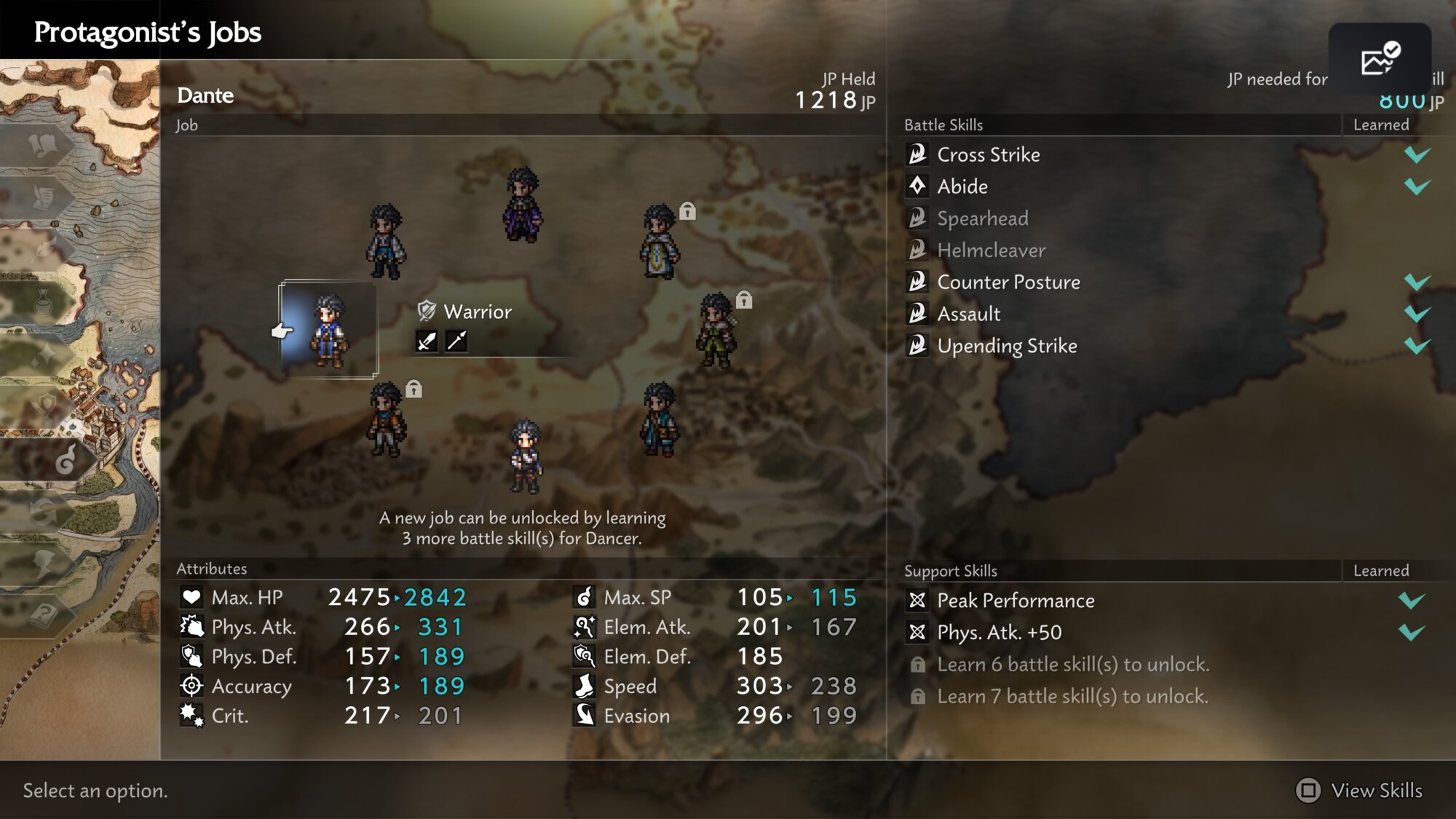This screenshot has height=819, width=1456.
Task: Select the Abide battle skill
Action: click(962, 186)
